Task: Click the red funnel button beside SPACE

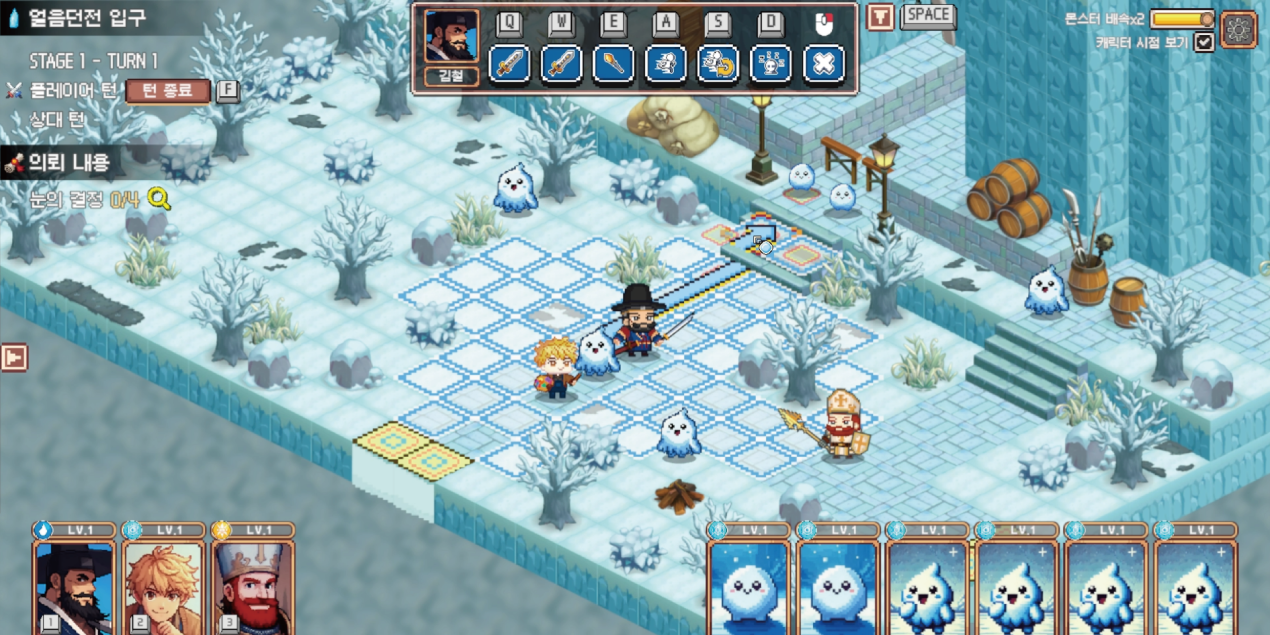Action: pyautogui.click(x=880, y=17)
